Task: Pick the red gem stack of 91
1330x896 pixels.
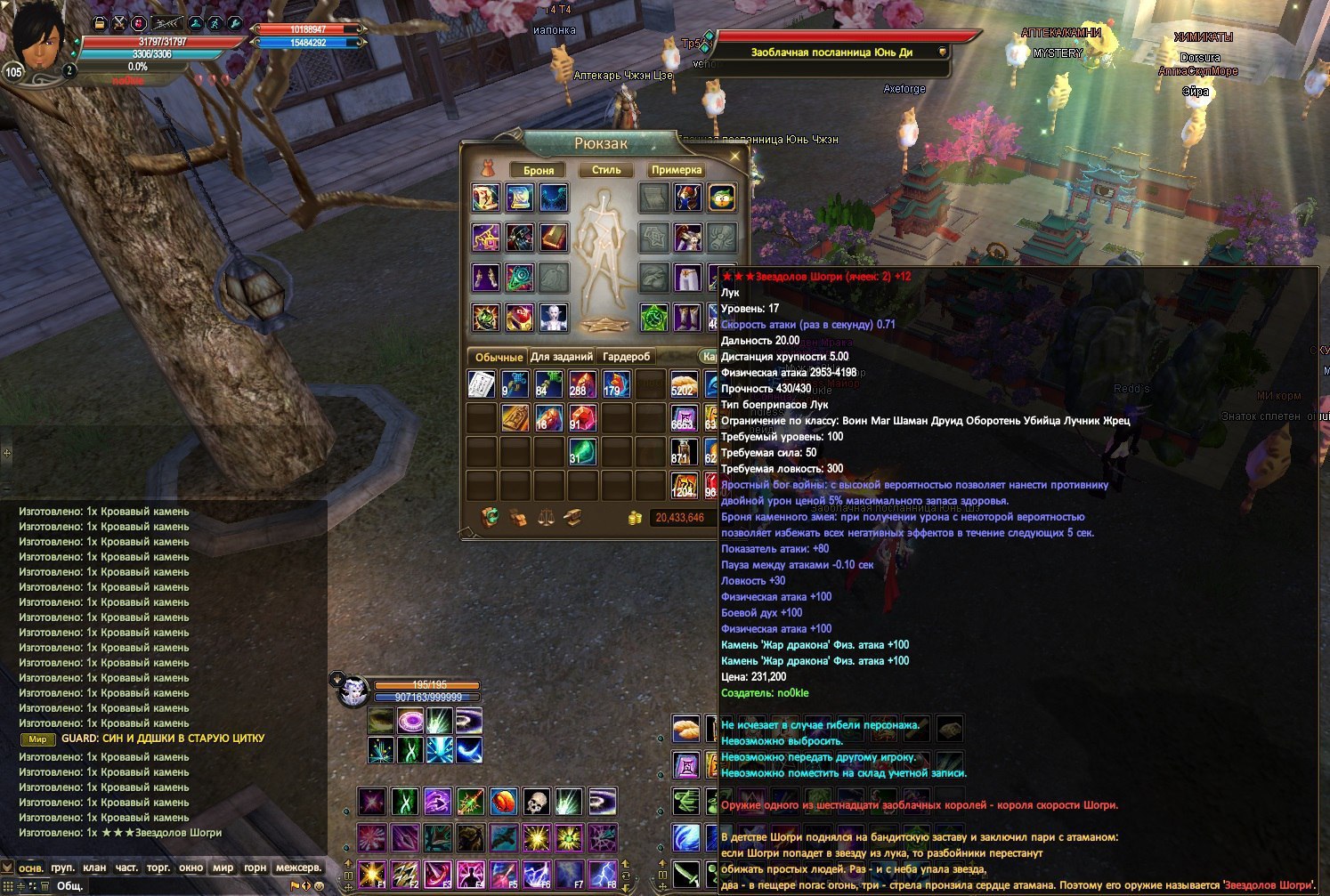Action: coord(582,417)
